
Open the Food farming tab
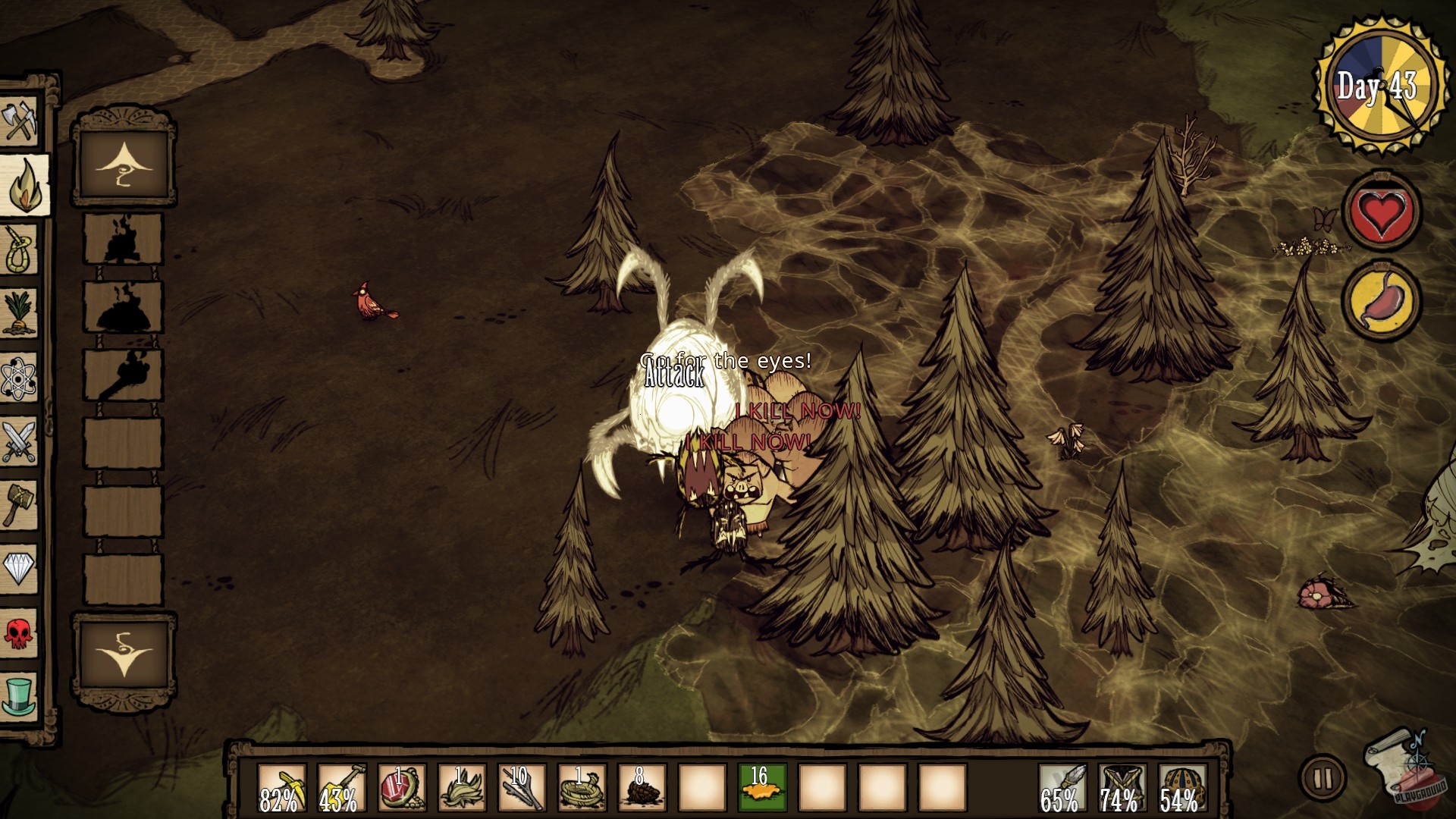20,312
